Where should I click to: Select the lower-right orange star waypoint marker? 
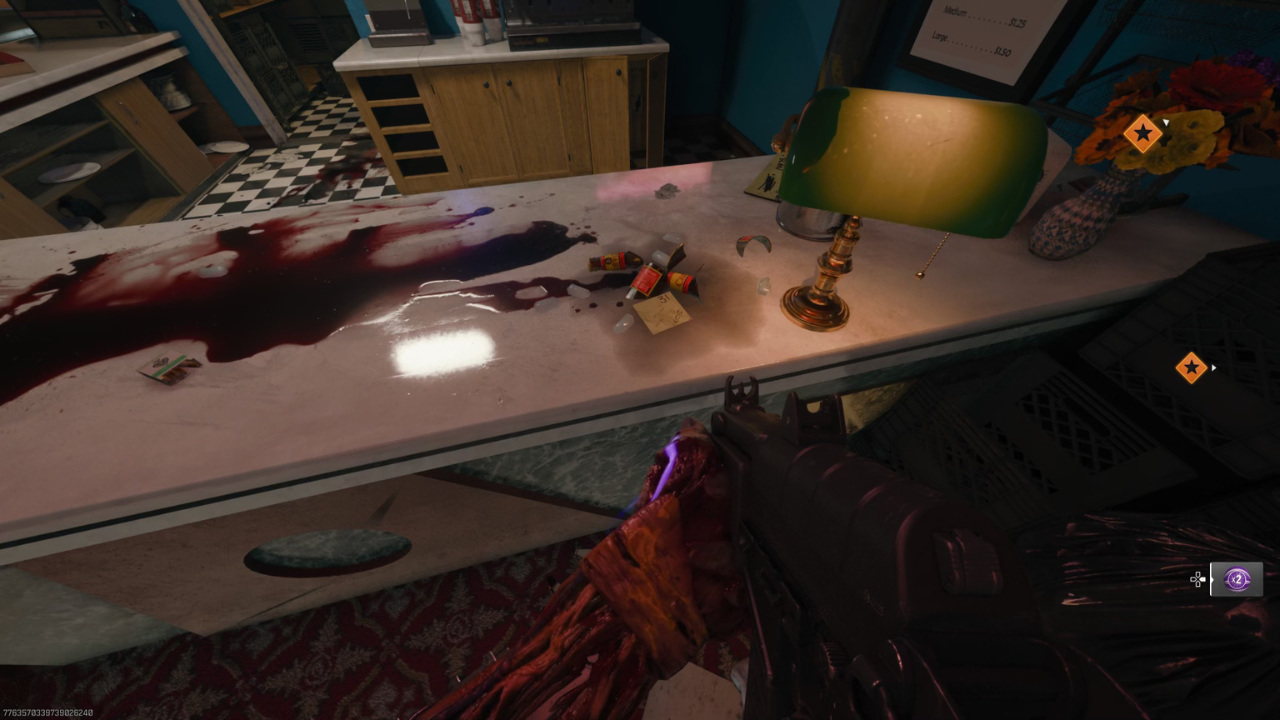1192,367
